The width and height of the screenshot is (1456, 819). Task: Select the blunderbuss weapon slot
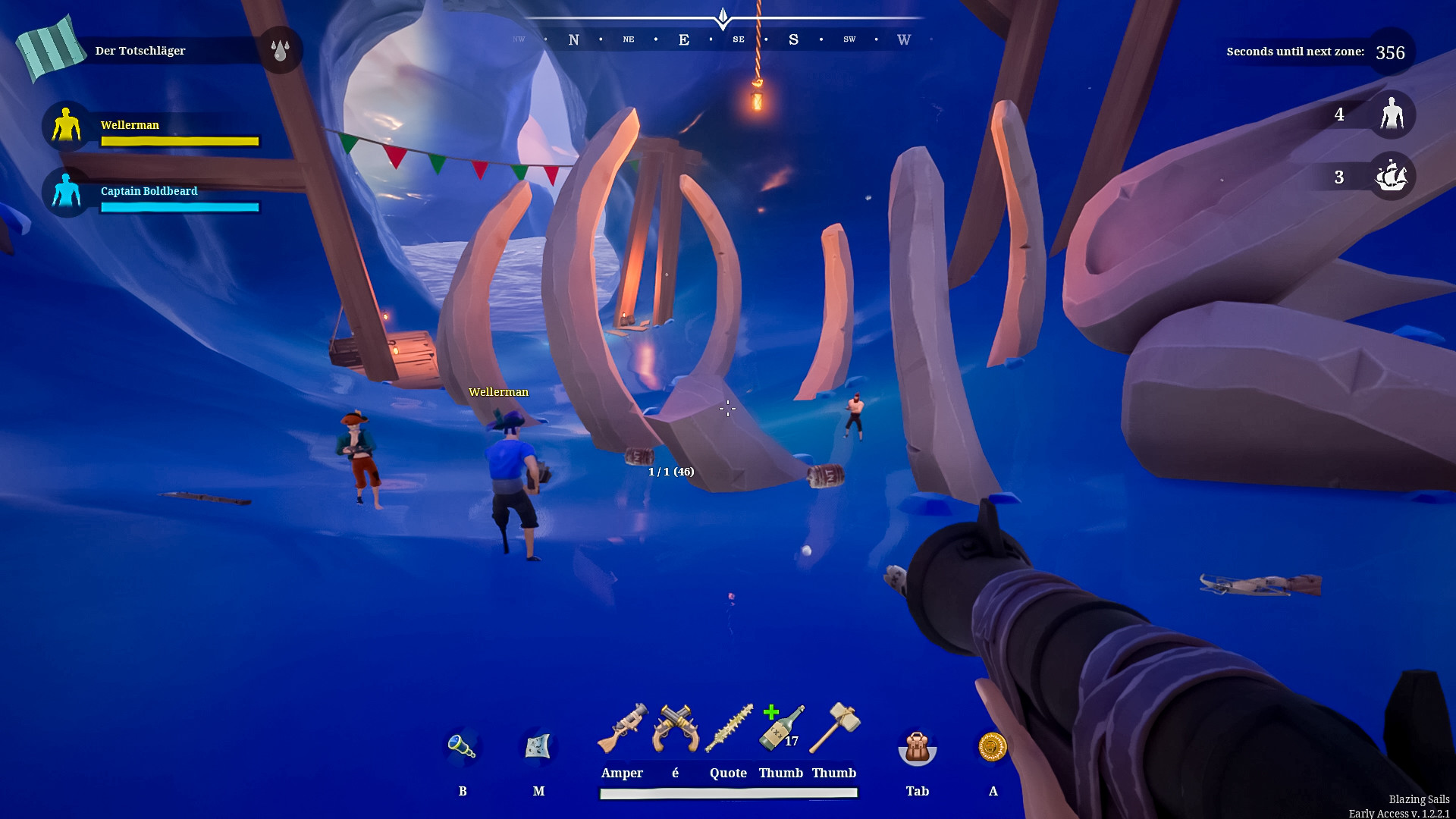(x=623, y=729)
